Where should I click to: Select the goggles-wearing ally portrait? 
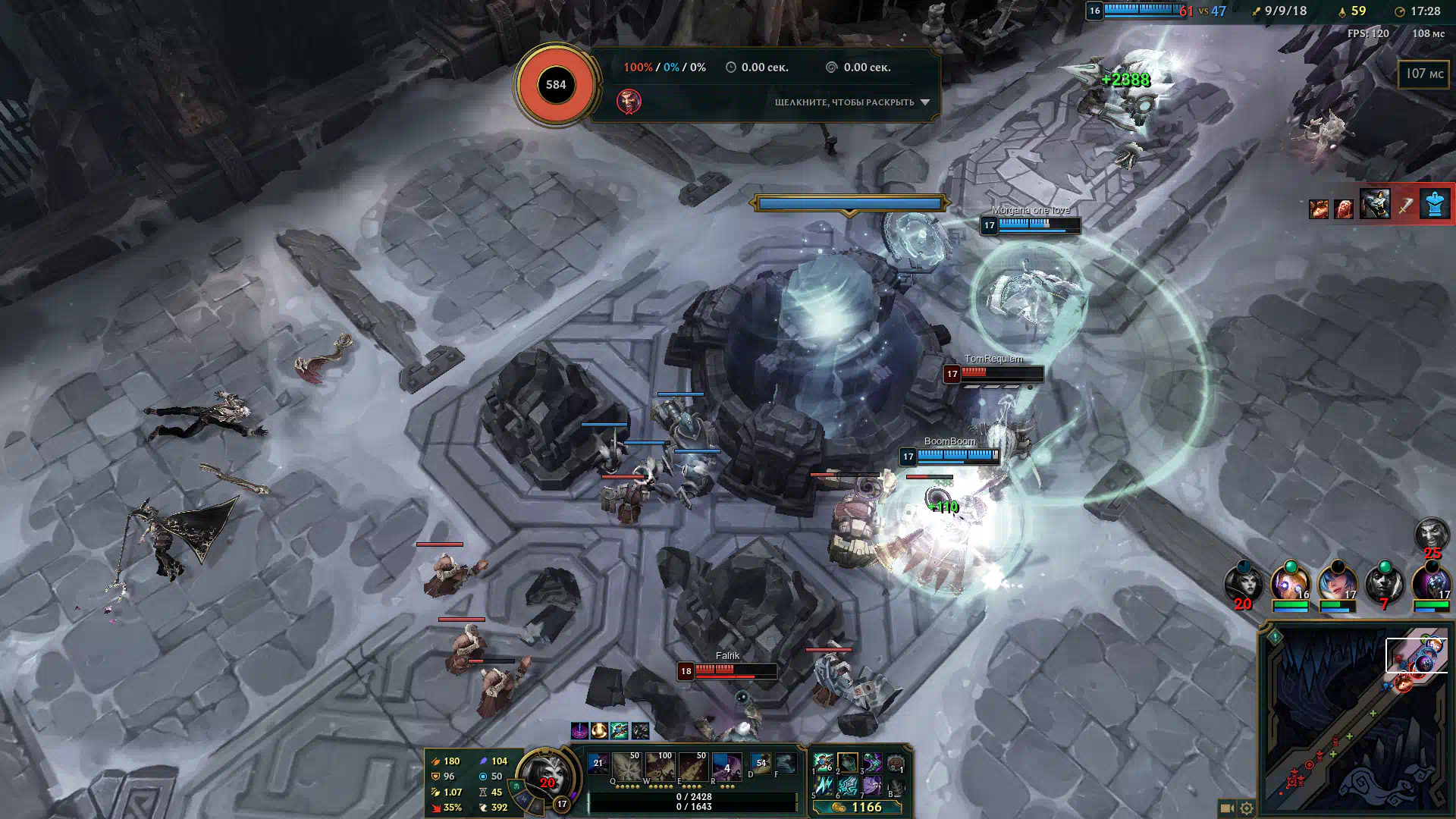(1290, 584)
